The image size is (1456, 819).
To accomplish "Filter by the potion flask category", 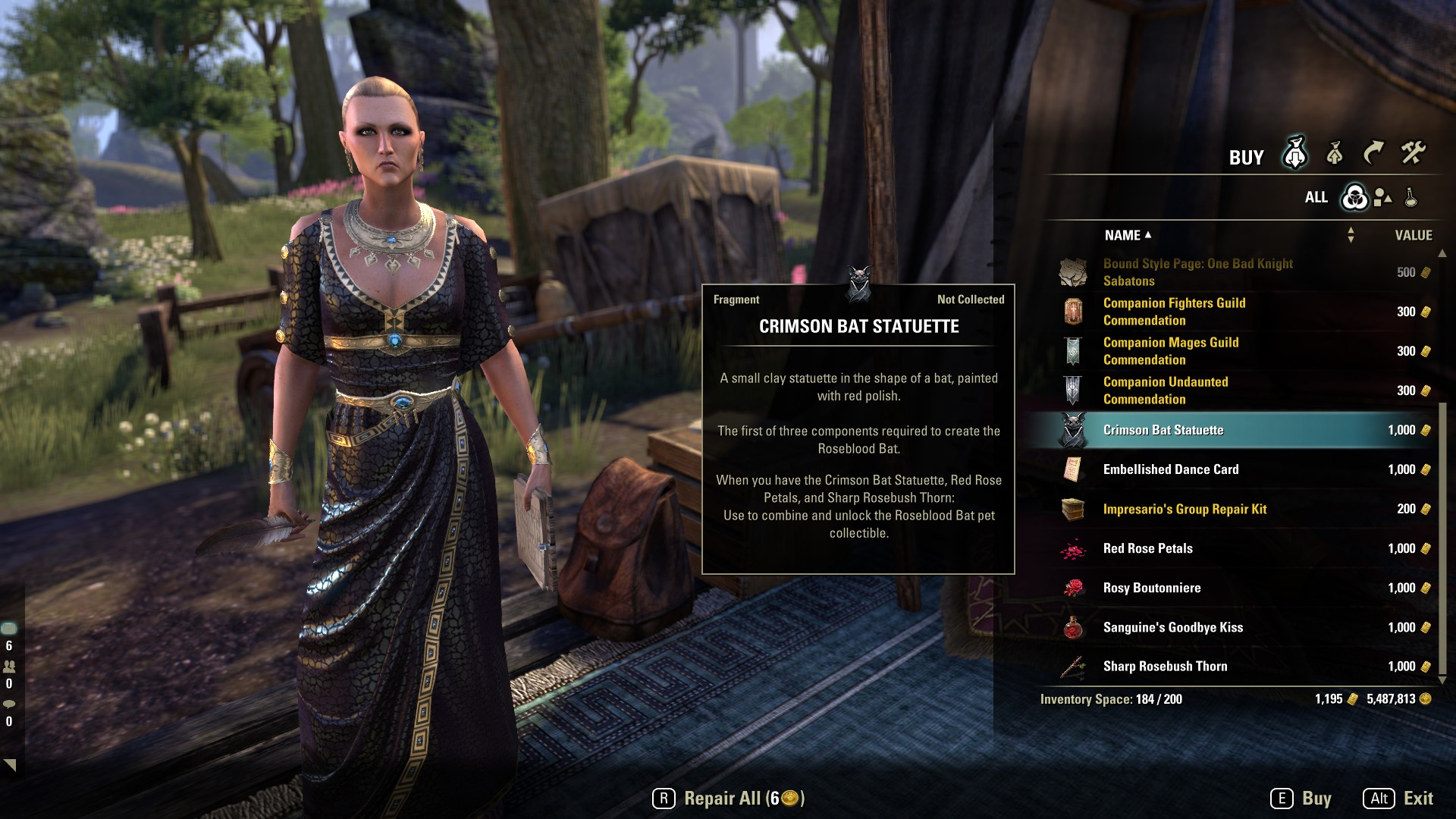I will pos(1410,198).
